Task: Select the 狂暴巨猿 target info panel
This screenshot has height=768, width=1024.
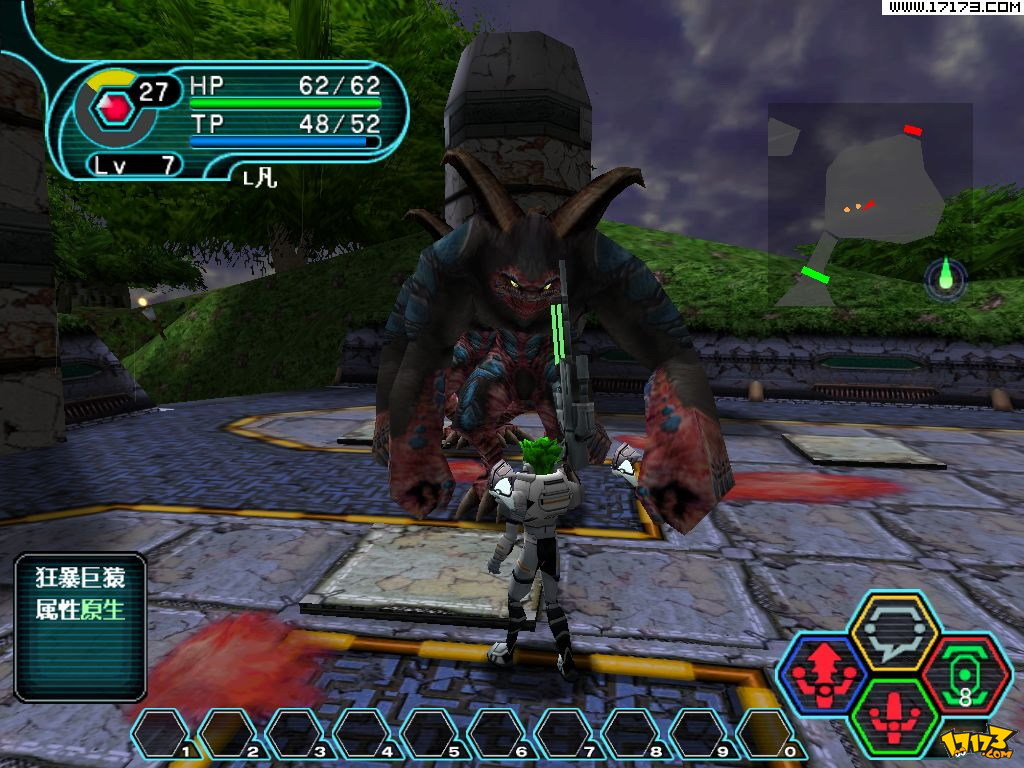Action: (80, 627)
